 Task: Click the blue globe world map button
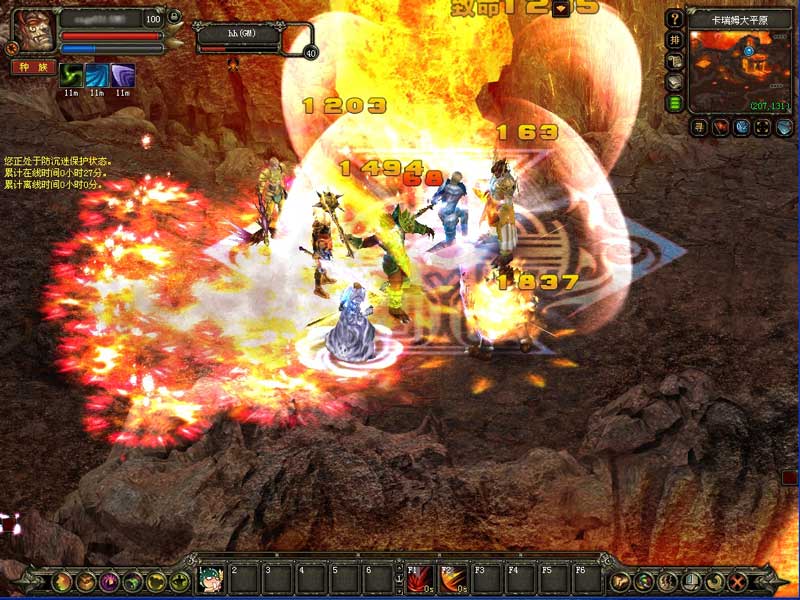click(741, 128)
